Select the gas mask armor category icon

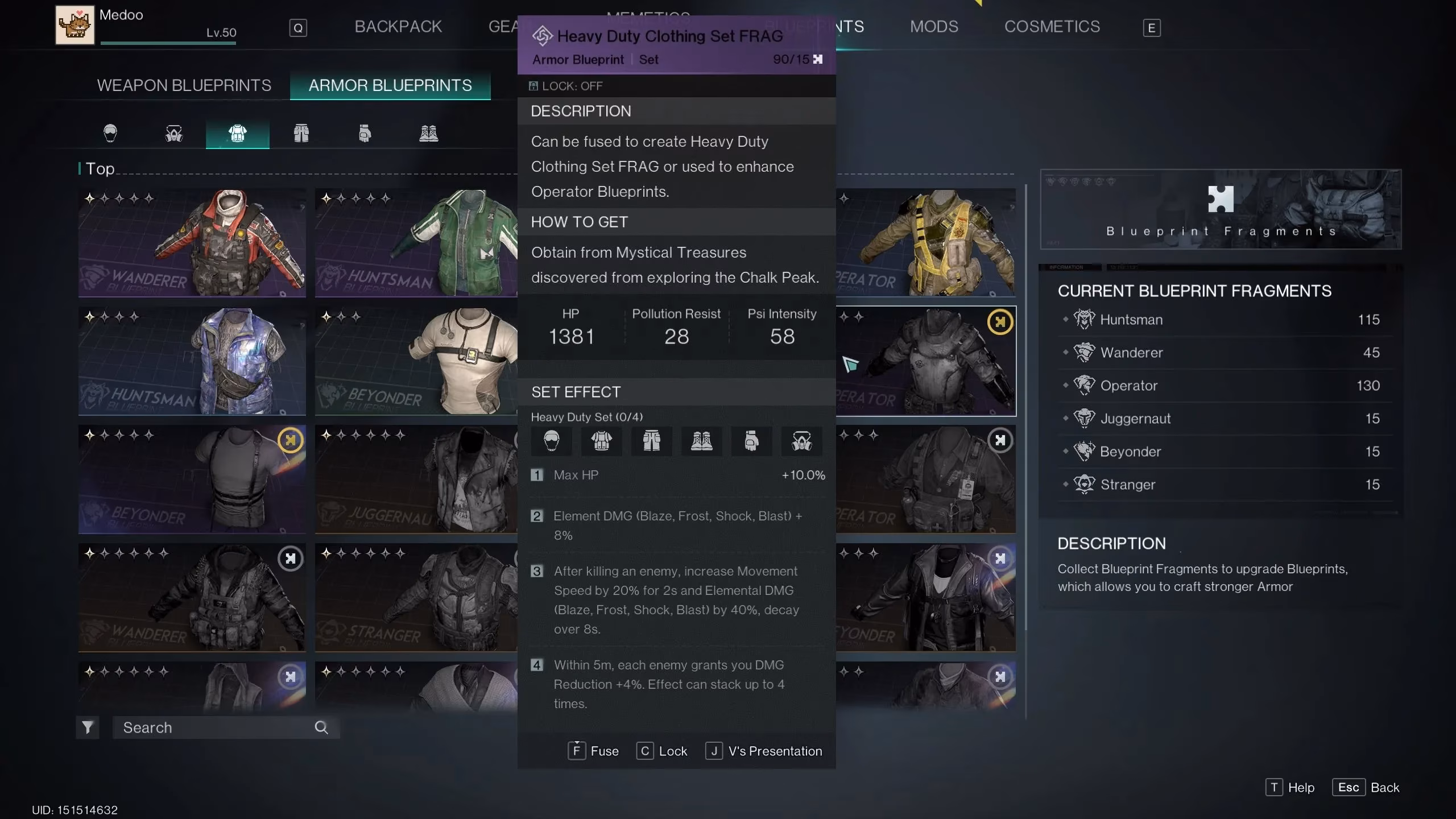tap(173, 133)
